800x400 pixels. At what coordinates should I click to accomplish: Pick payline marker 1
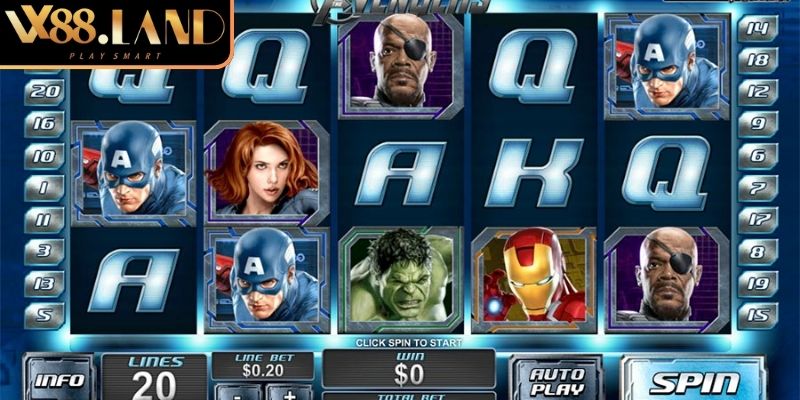42,187
